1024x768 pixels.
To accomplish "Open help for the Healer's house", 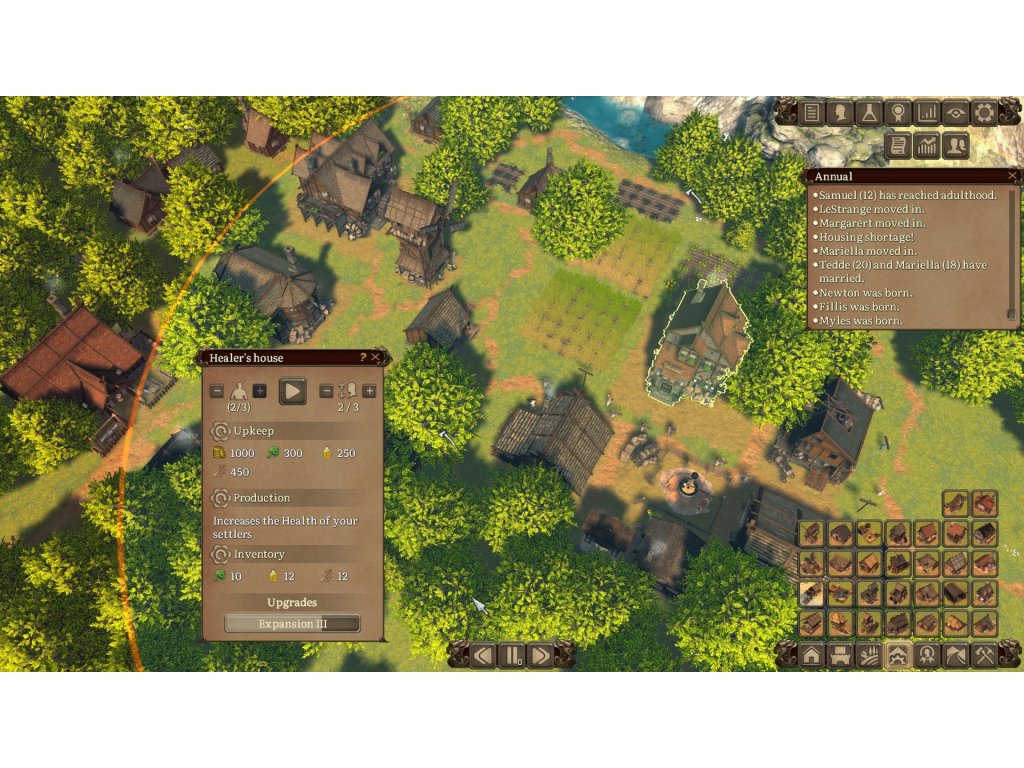I will pyautogui.click(x=363, y=357).
